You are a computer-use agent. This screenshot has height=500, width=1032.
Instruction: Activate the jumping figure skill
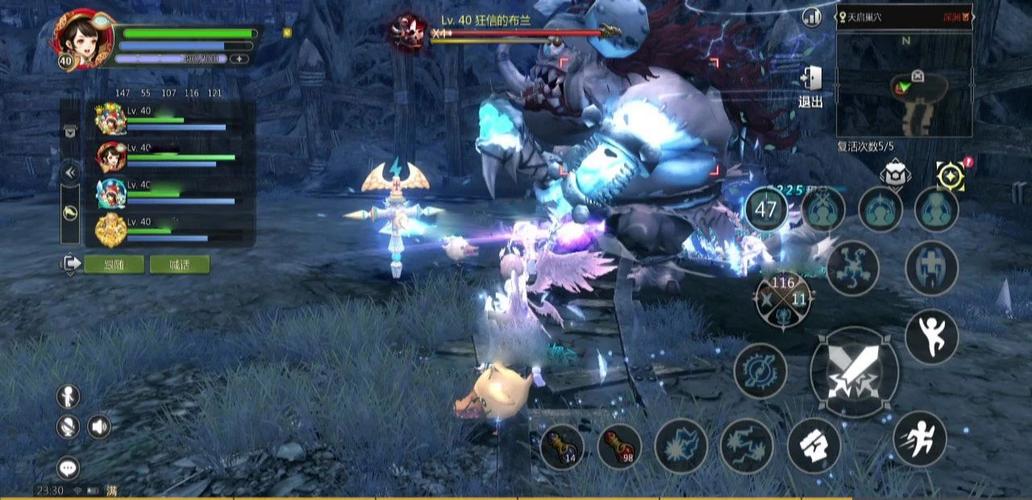pyautogui.click(x=931, y=336)
